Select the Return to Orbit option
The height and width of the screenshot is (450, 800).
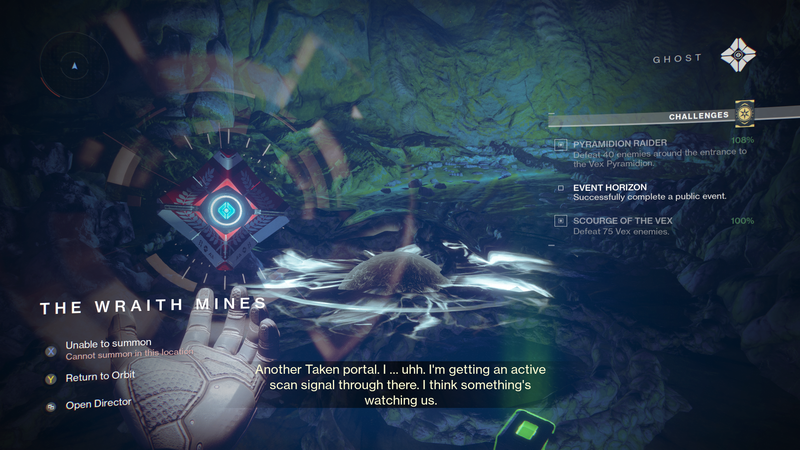99,377
